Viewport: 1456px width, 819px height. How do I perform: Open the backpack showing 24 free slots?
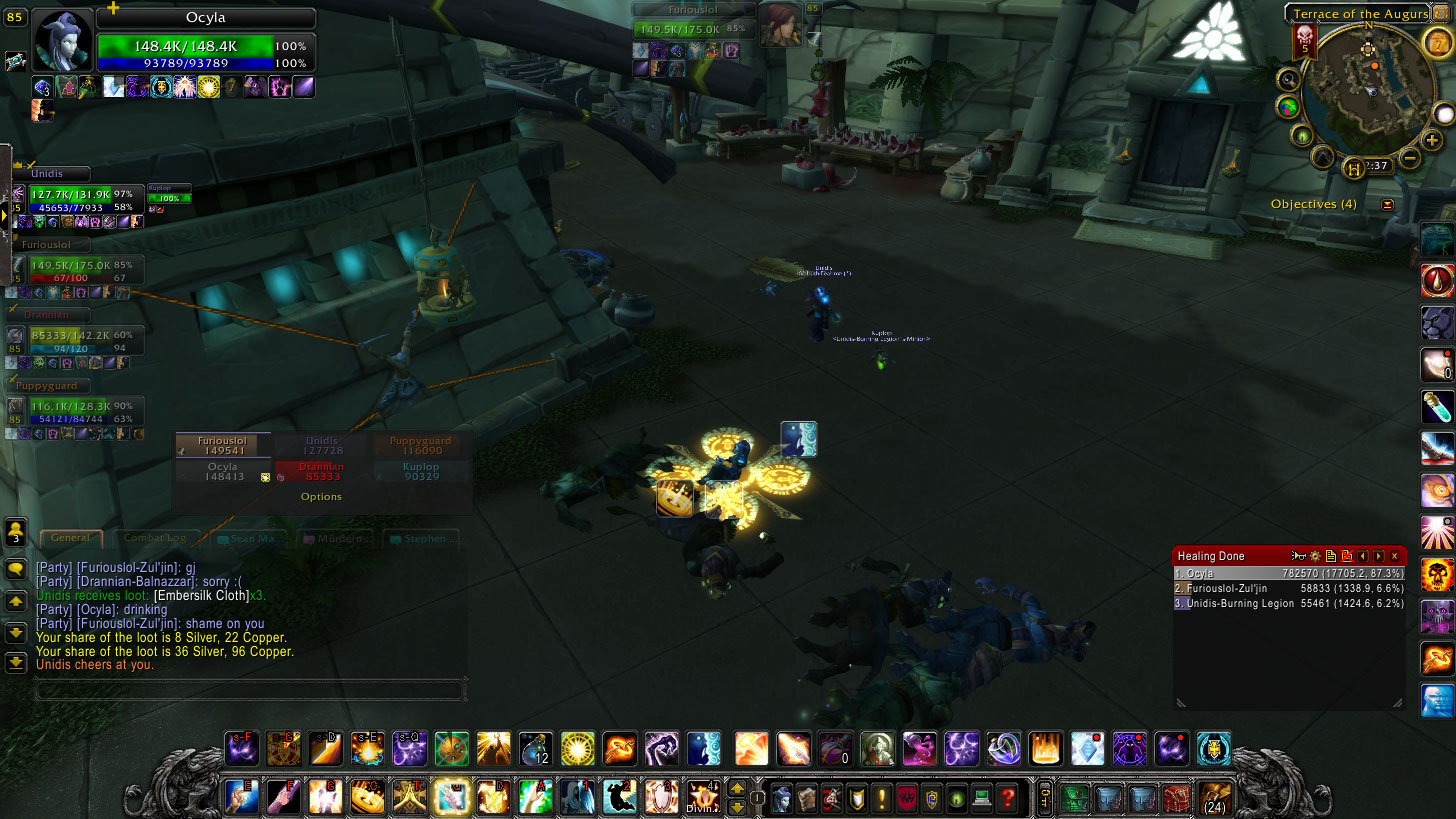coord(1214,798)
